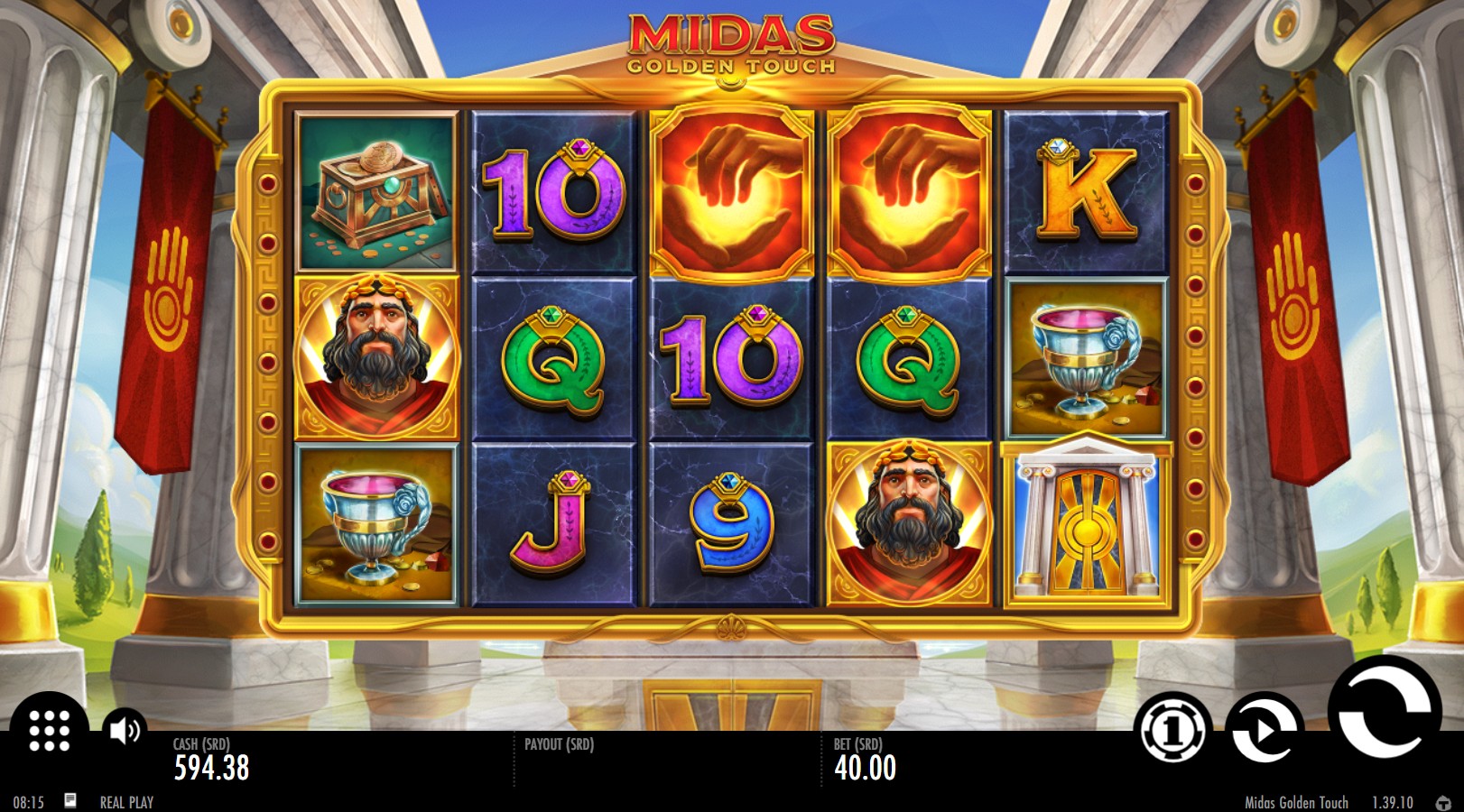Click the Midas Golden Touch title in status bar
Viewport: 1464px width, 812px height.
pyautogui.click(x=1296, y=802)
